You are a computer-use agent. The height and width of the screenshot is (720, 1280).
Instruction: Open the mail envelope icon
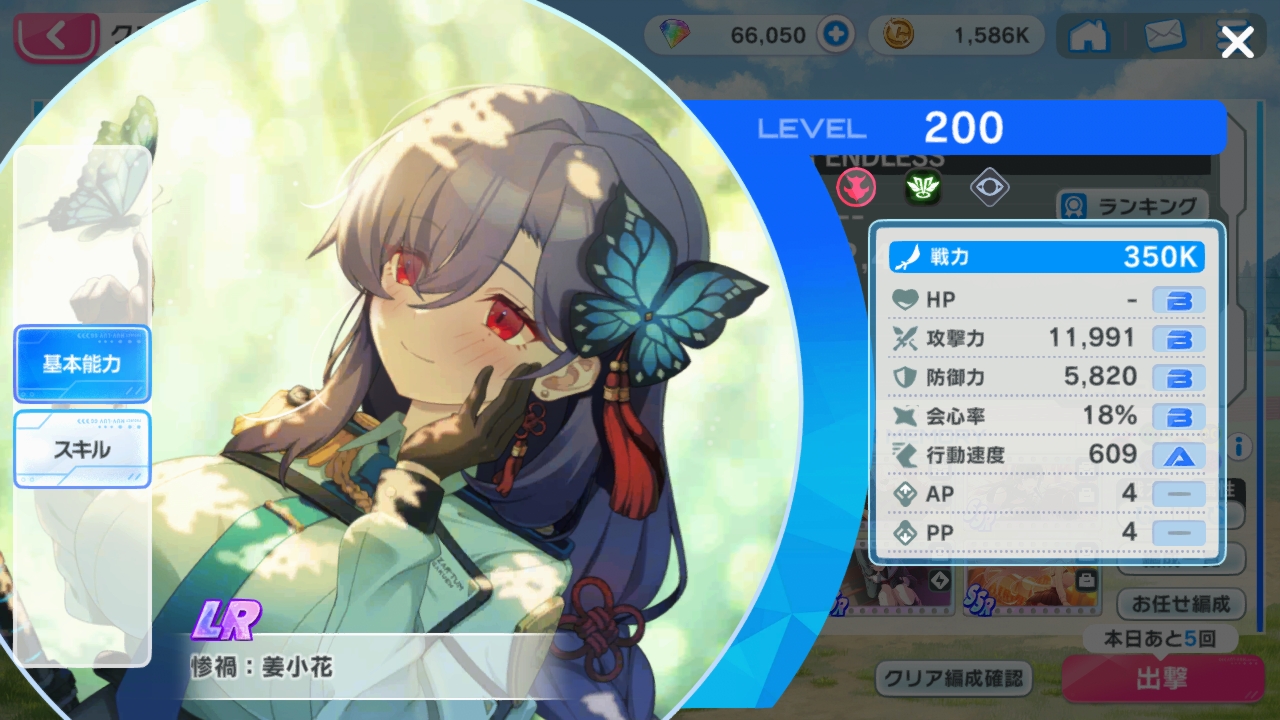coord(1163,36)
